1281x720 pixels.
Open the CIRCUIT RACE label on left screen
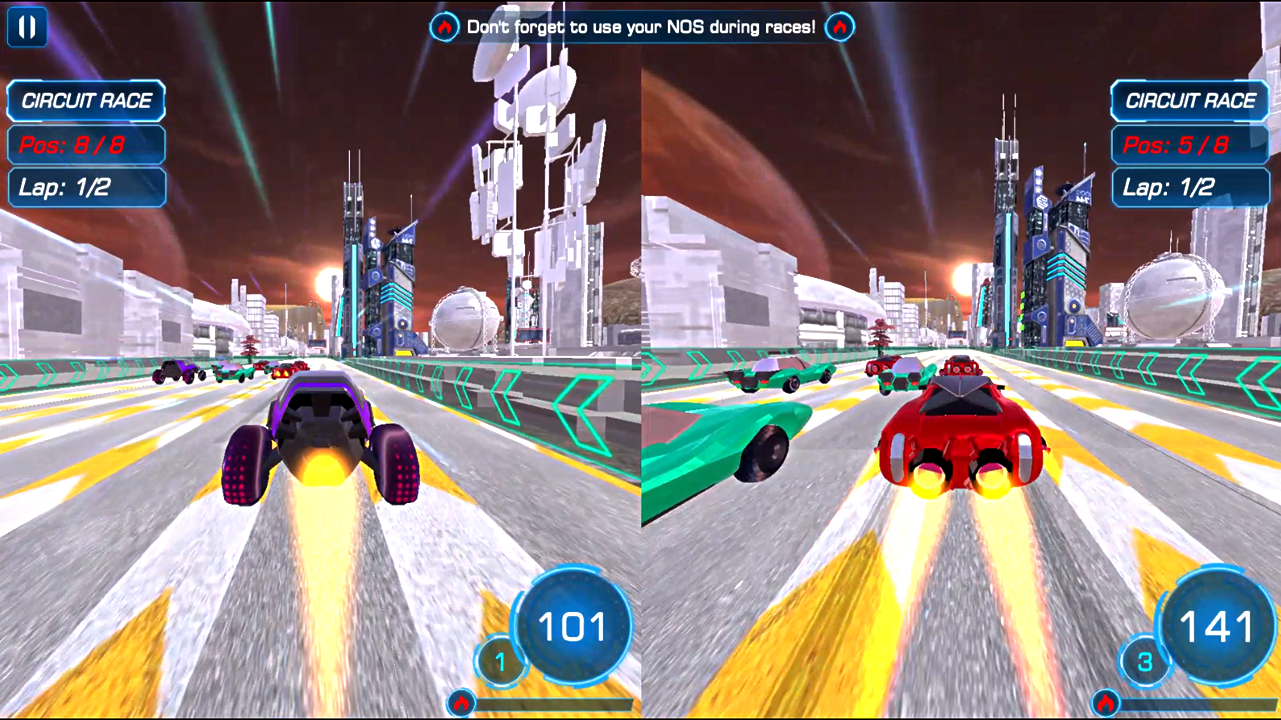(86, 101)
